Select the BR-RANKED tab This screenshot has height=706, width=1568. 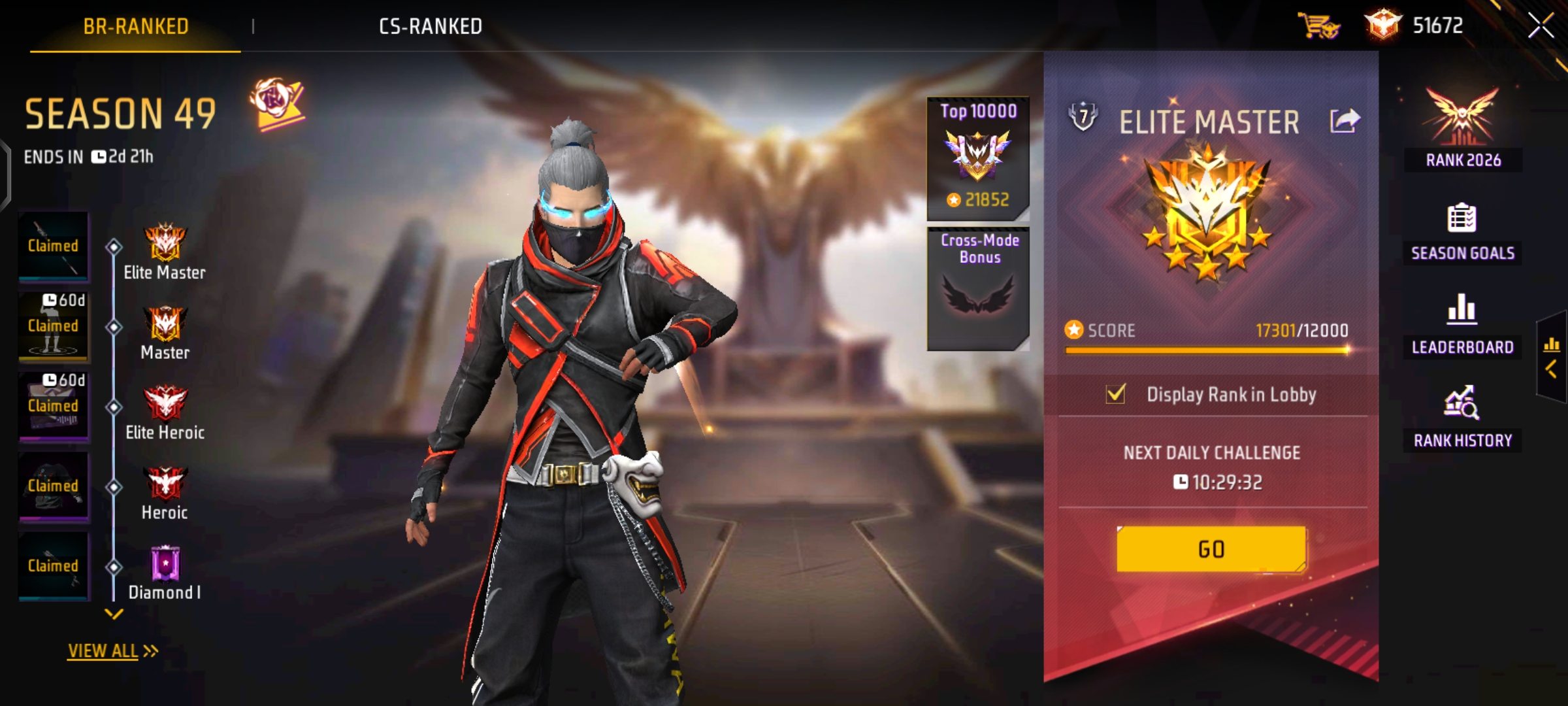[136, 26]
